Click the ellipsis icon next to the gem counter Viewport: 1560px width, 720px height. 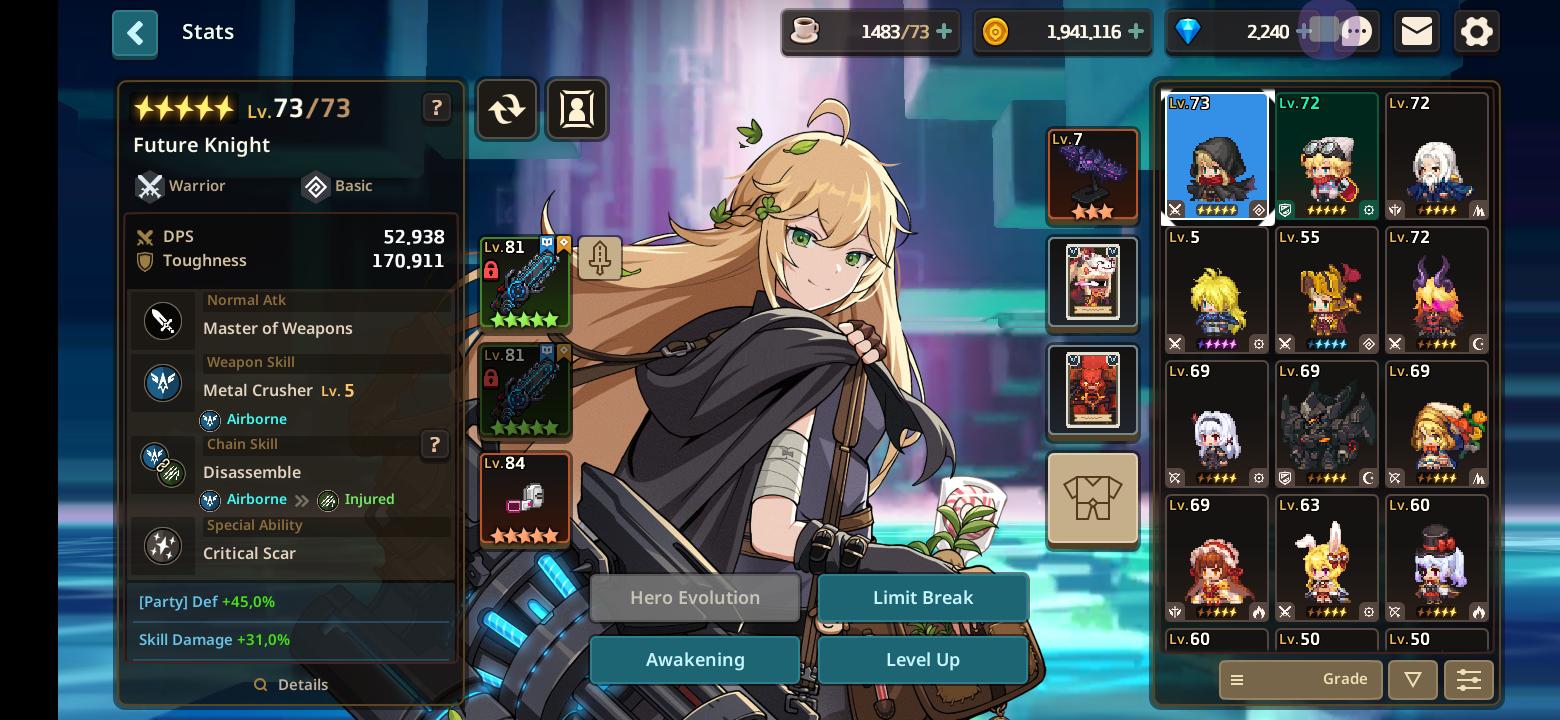(1358, 31)
